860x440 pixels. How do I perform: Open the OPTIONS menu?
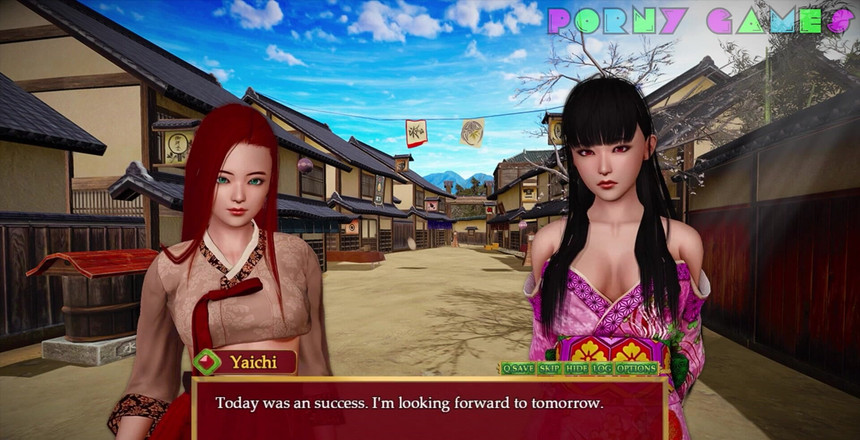636,368
